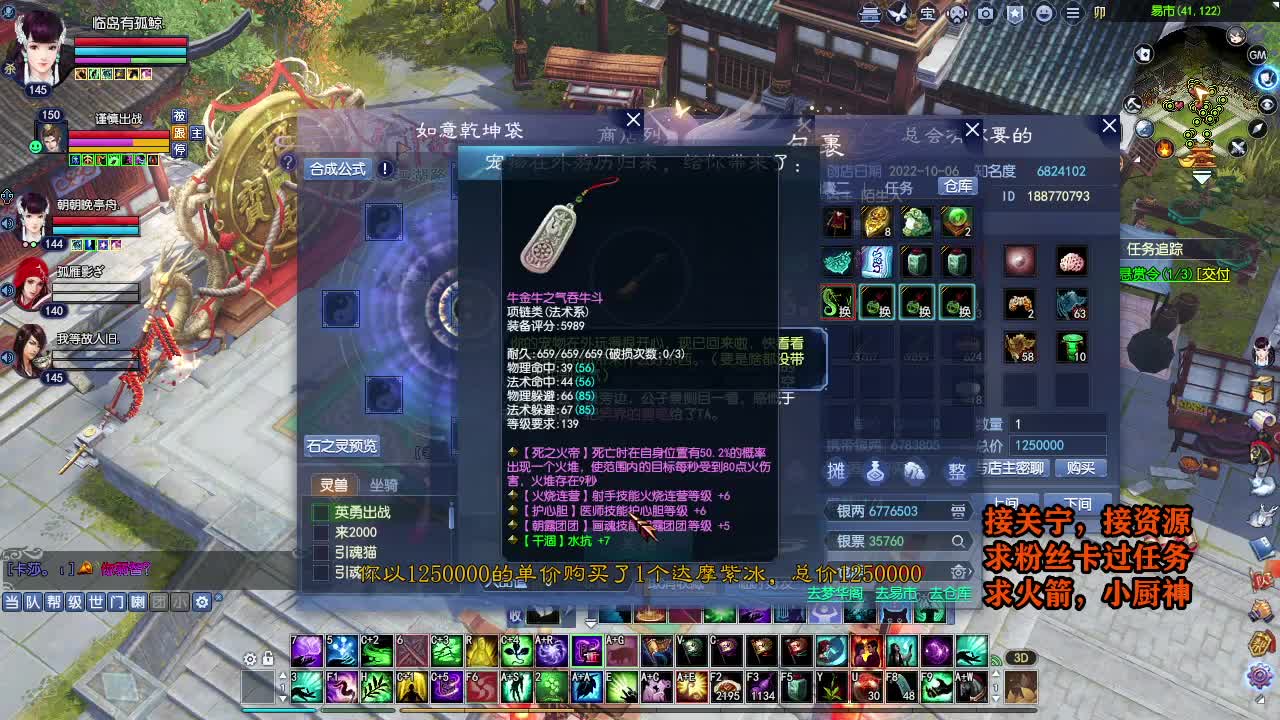
Task: Click the 整 tidy-up icon in the shop panel
Action: [957, 470]
